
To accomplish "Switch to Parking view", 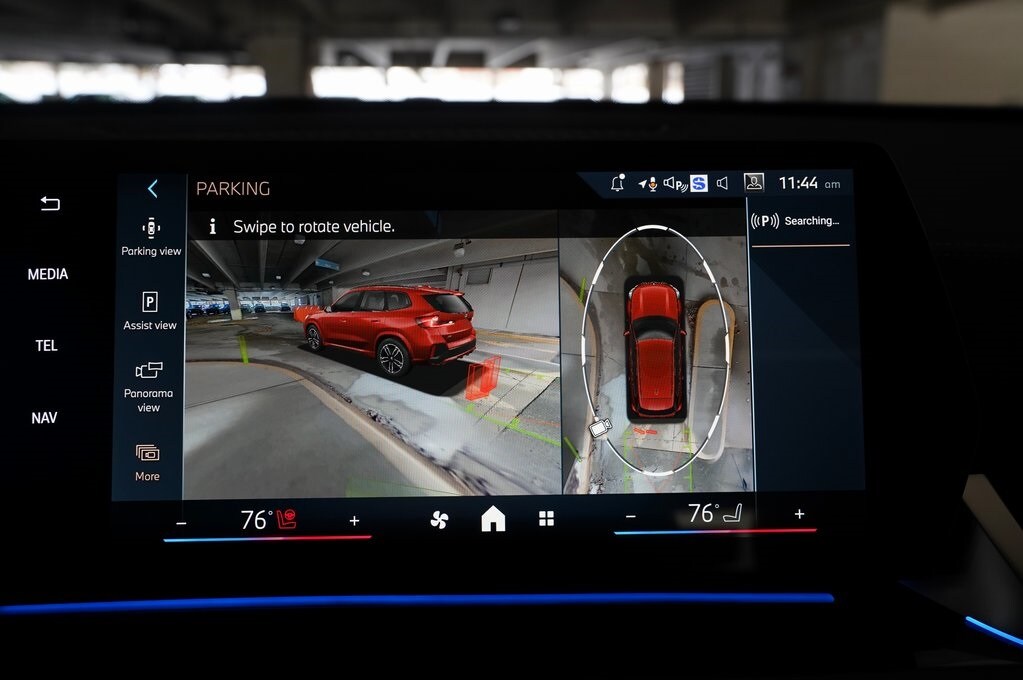I will pyautogui.click(x=151, y=236).
